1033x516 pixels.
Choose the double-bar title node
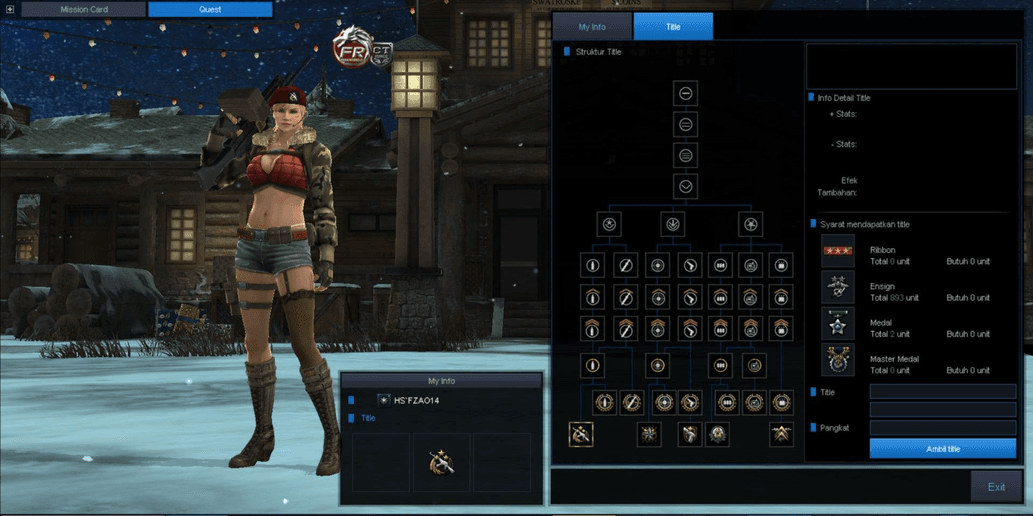(686, 125)
